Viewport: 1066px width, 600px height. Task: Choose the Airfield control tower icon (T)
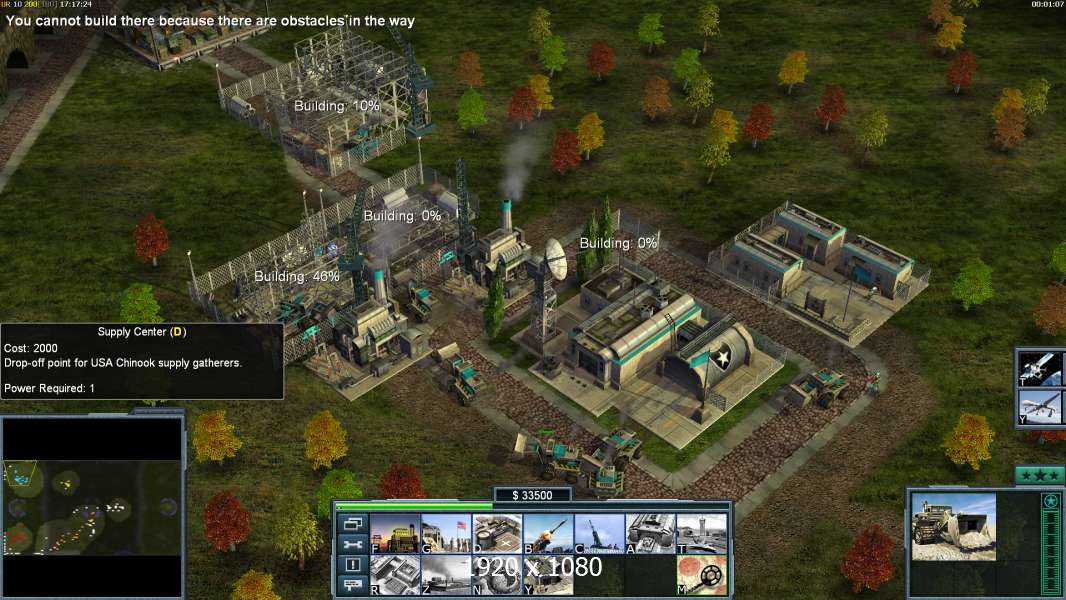point(701,534)
